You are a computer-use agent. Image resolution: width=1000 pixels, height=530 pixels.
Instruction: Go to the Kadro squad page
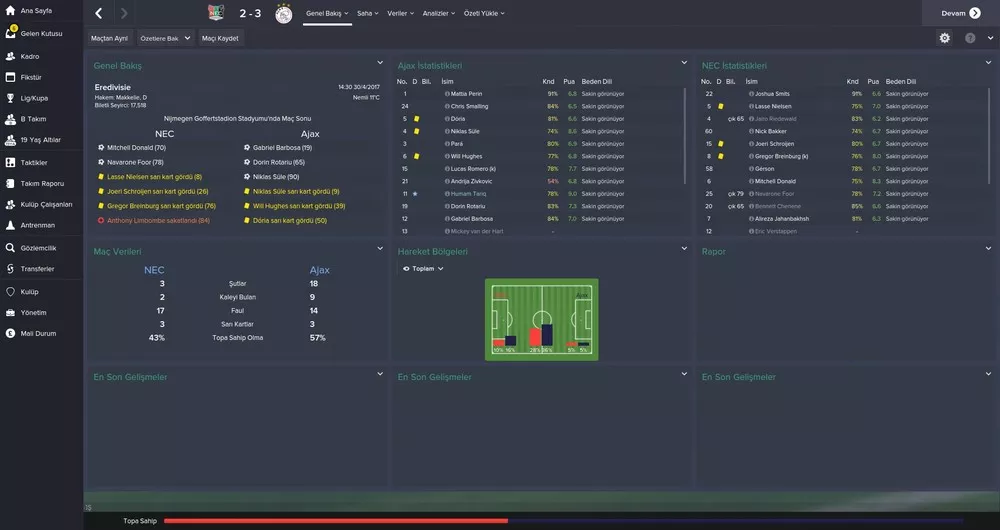pos(30,56)
